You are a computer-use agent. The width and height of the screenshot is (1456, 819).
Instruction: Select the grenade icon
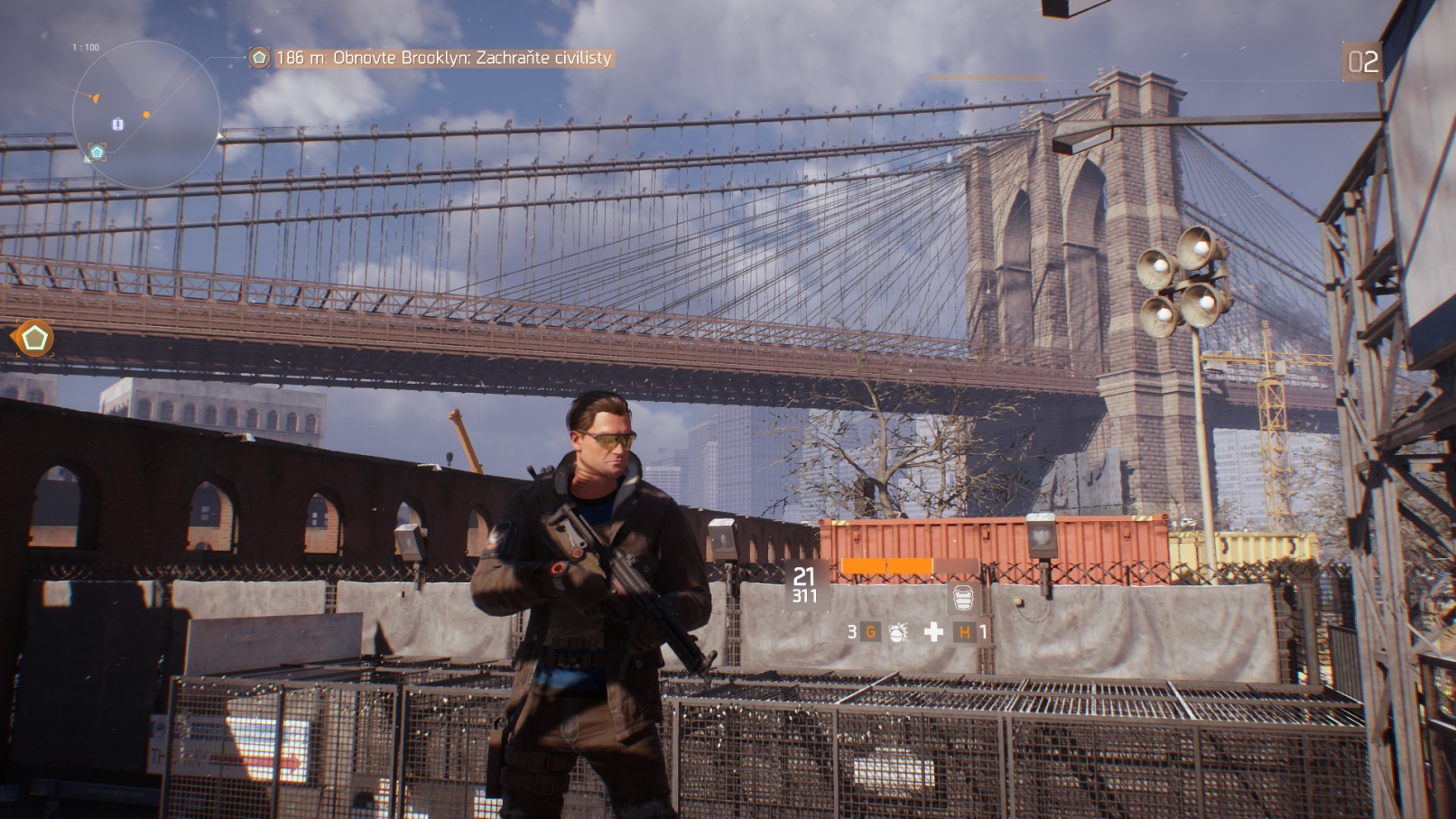tap(897, 632)
